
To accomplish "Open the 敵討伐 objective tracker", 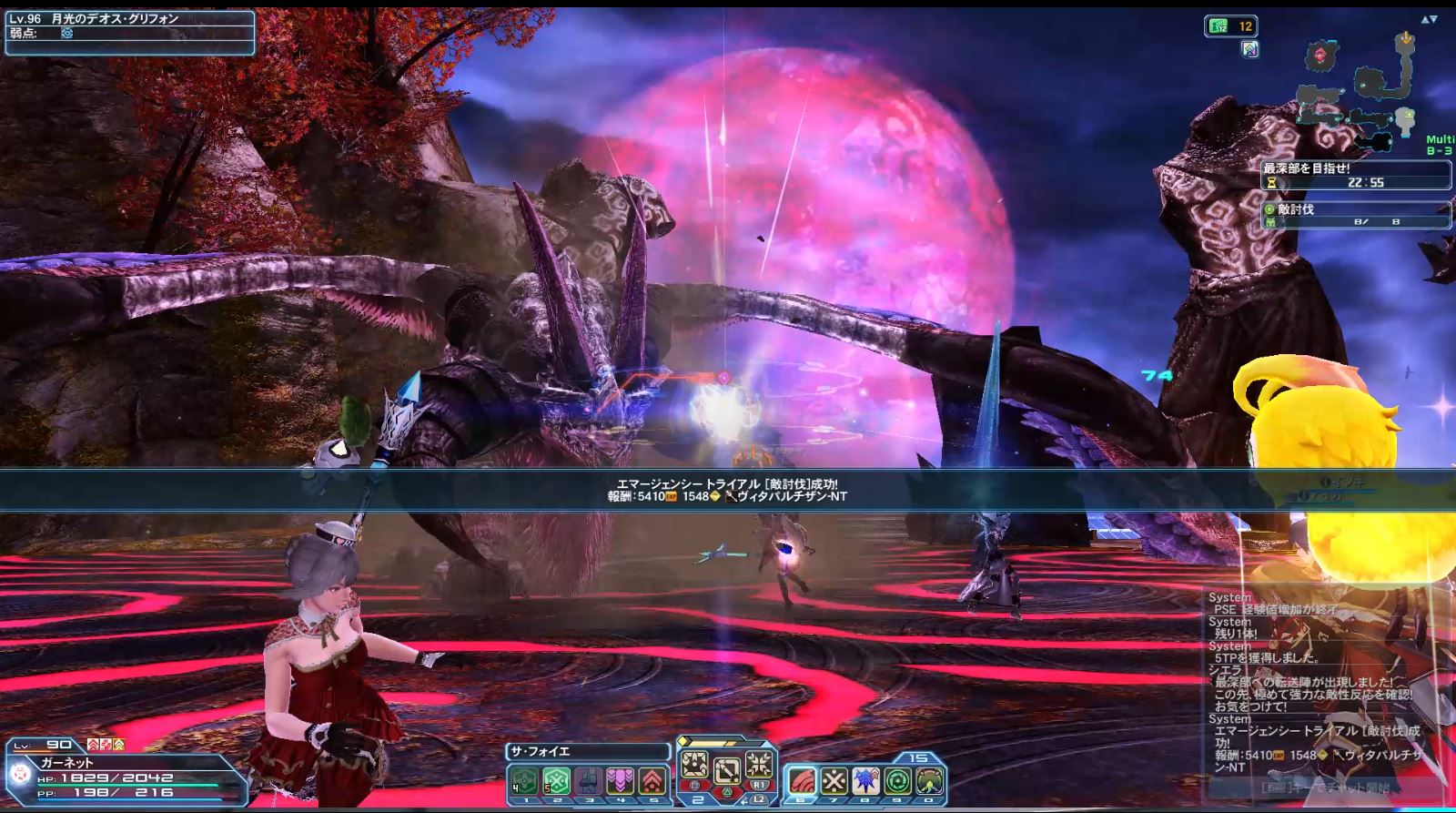I will 1355,214.
